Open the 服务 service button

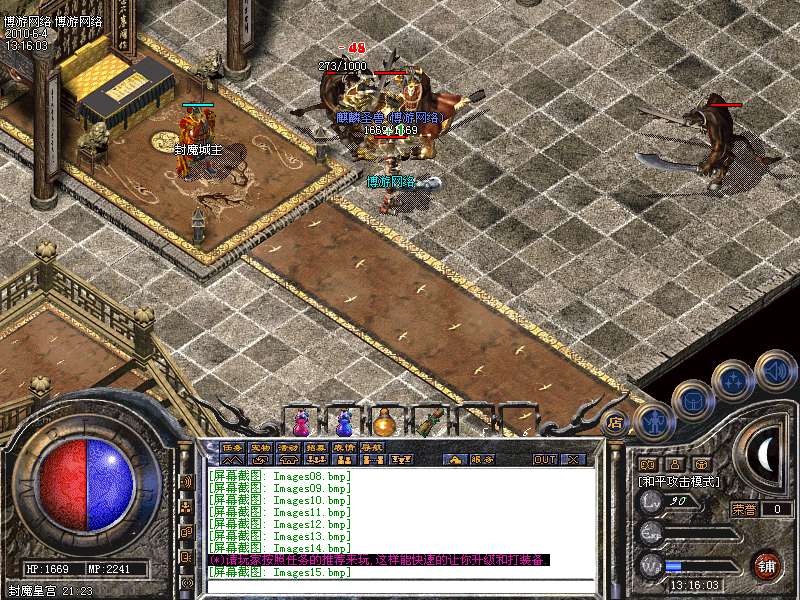[x=482, y=460]
